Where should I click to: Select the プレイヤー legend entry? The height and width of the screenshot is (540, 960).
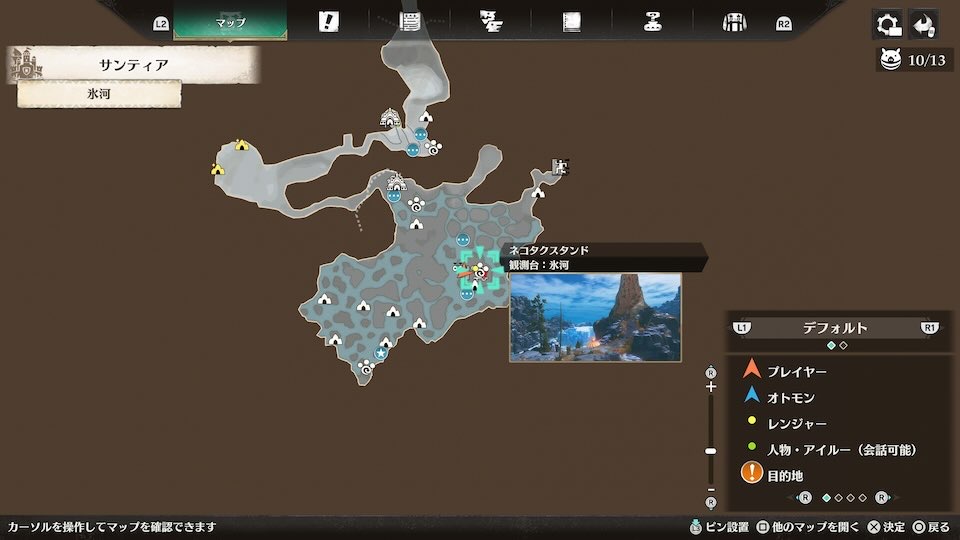tap(796, 371)
